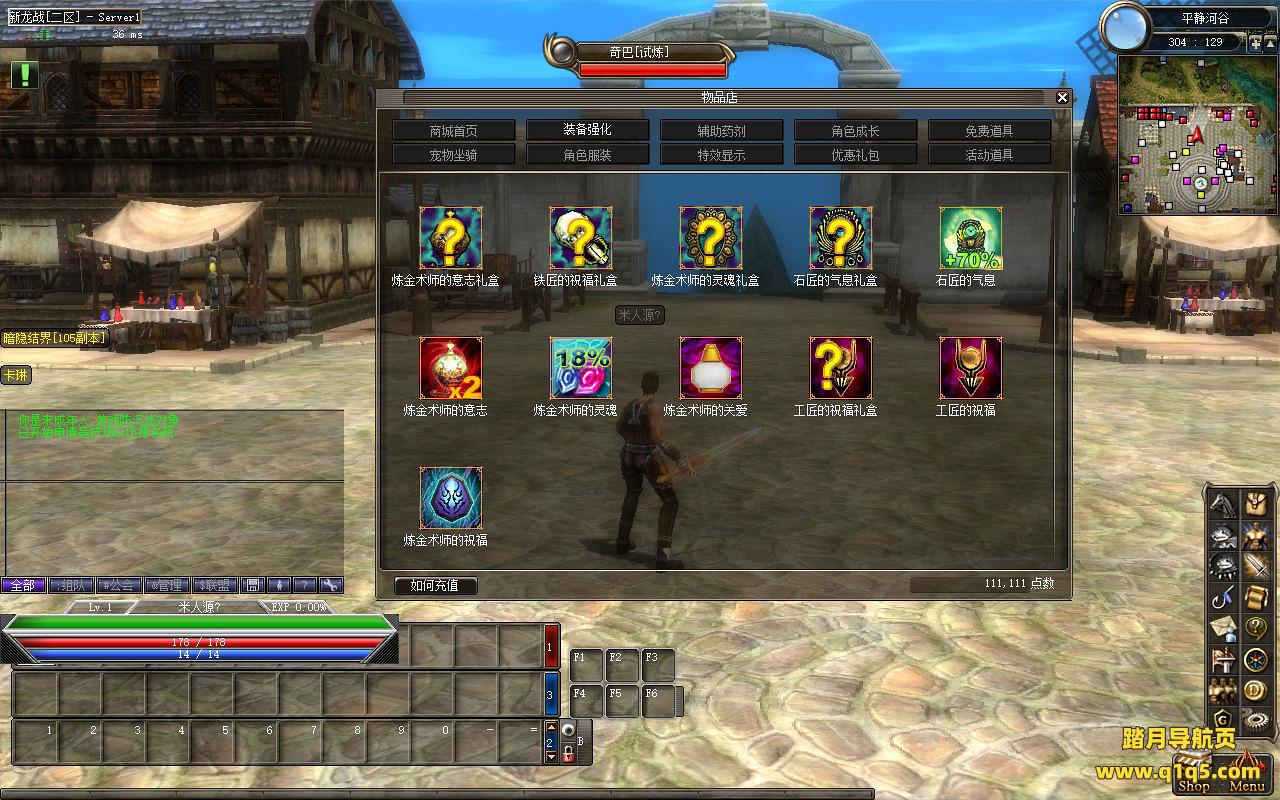Click the minimap of 平静河谷

click(x=1198, y=135)
